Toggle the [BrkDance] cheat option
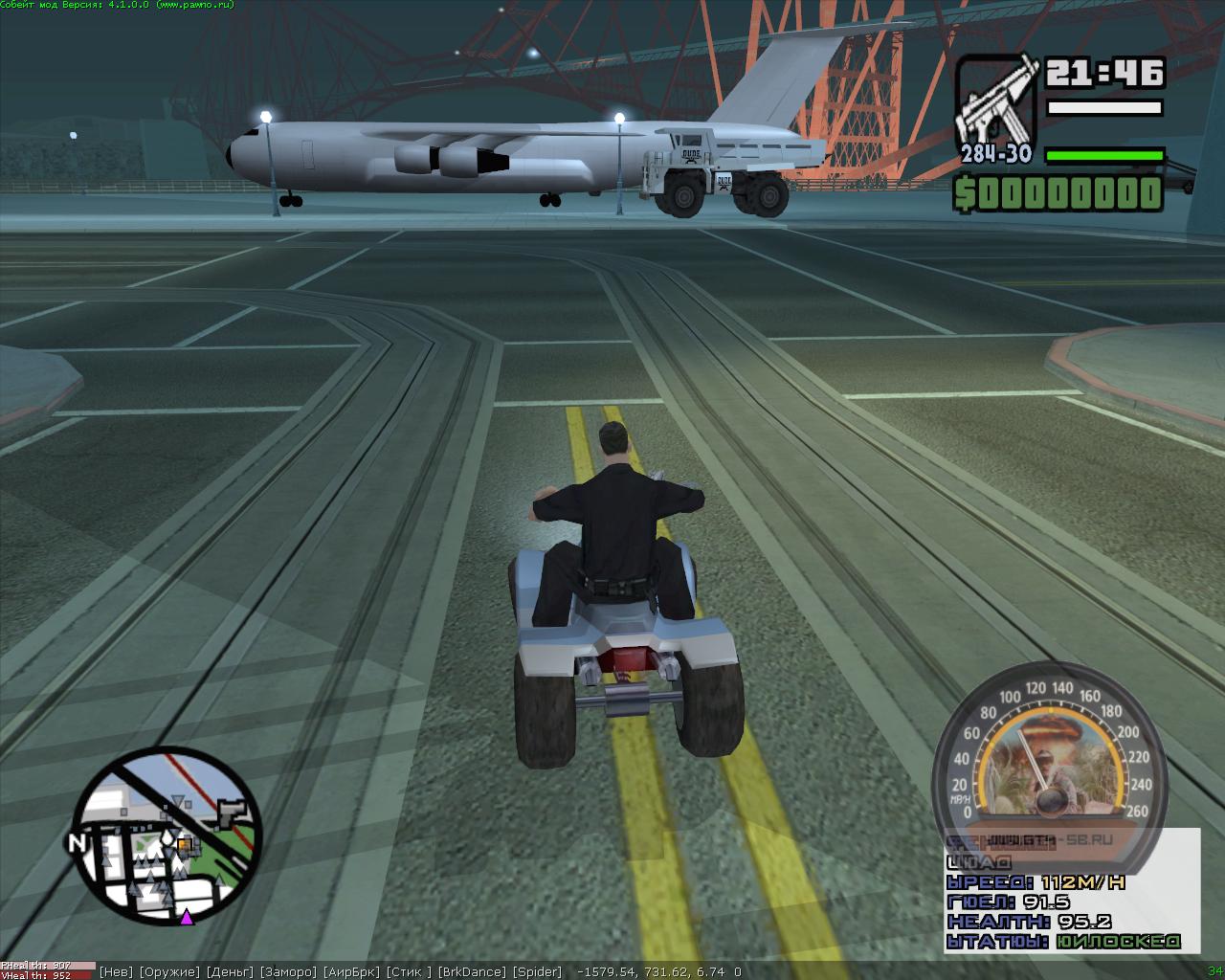1225x980 pixels. (472, 972)
